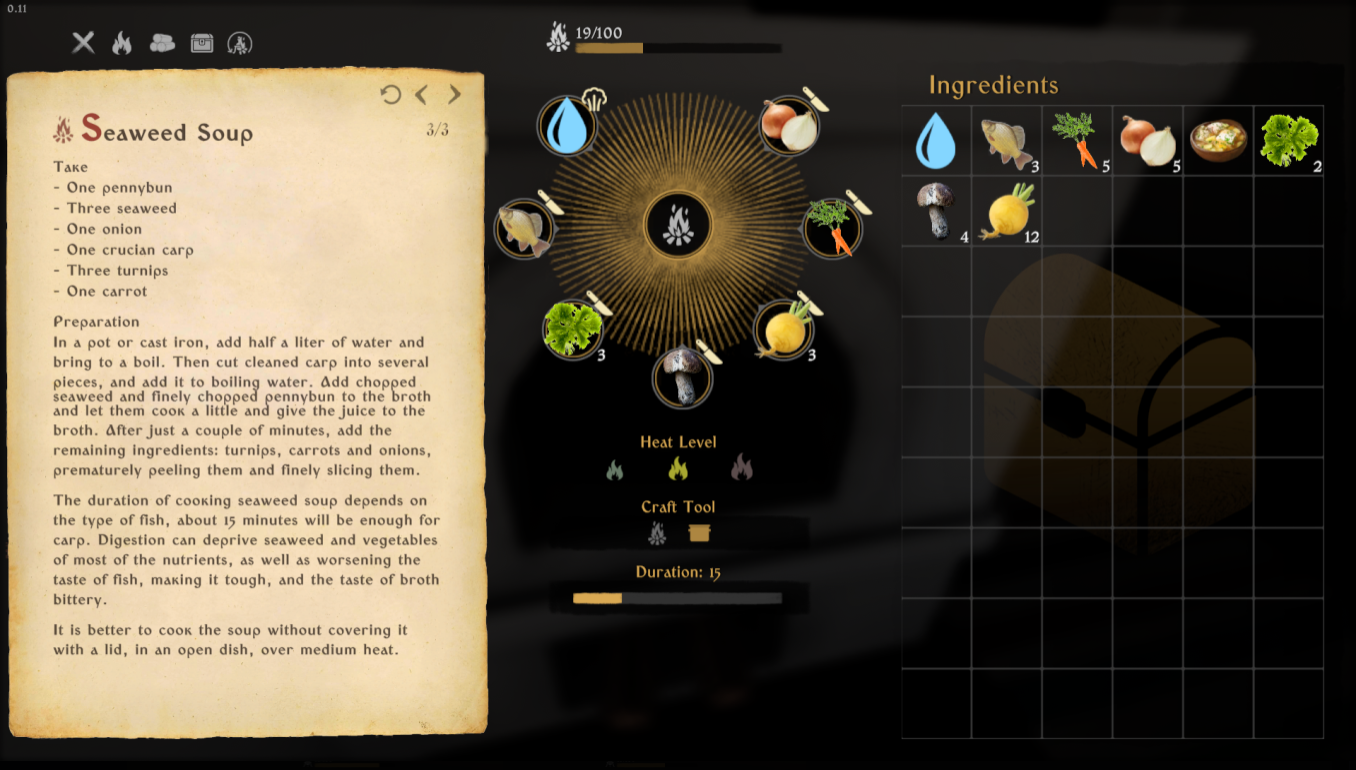Pick the carrot stack of 5 in Ingredients
The image size is (1356, 770).
coord(1076,141)
